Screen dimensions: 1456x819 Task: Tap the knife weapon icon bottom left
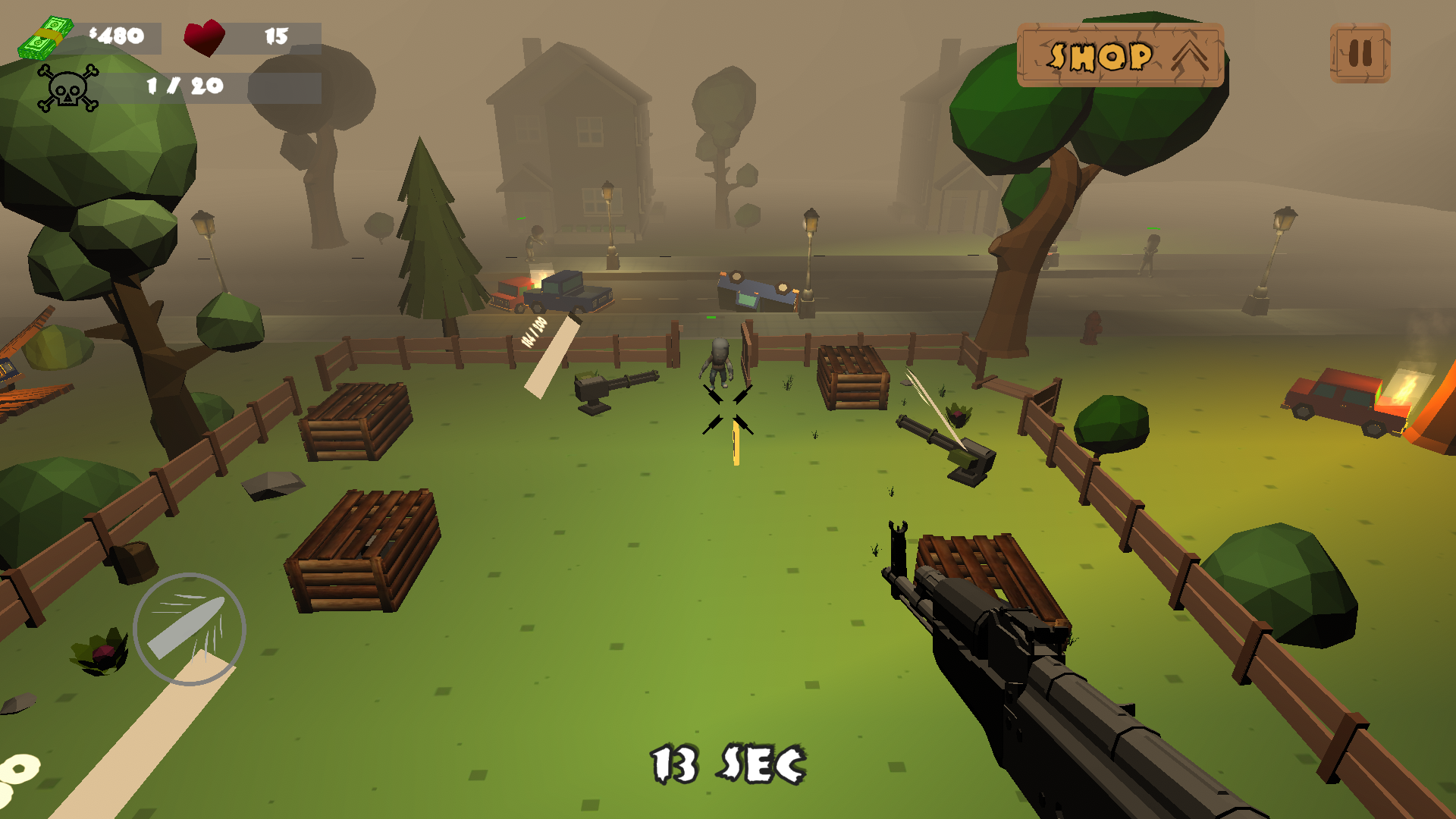190,629
